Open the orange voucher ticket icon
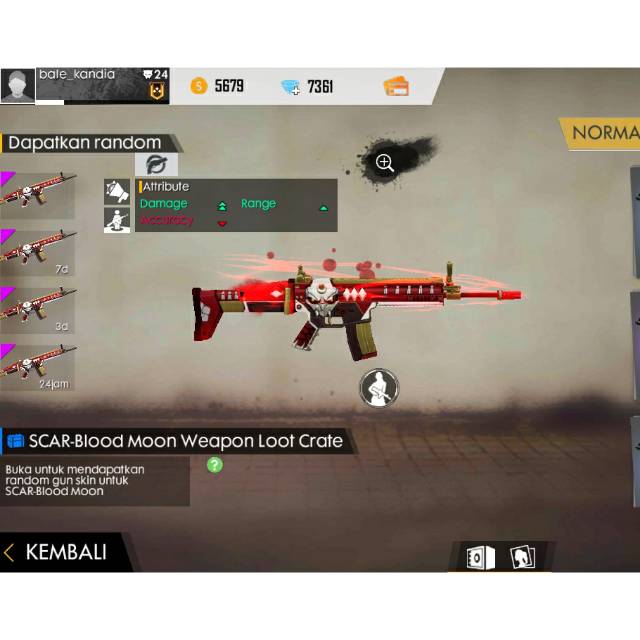Viewport: 640px width, 640px height. [396, 86]
